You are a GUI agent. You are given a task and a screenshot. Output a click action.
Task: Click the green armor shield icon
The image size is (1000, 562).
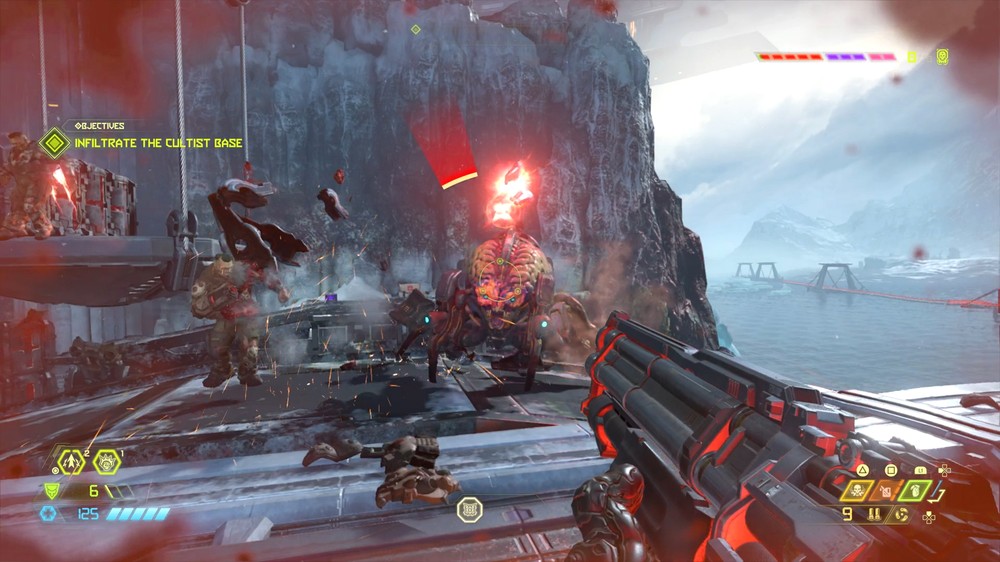pyautogui.click(x=48, y=490)
